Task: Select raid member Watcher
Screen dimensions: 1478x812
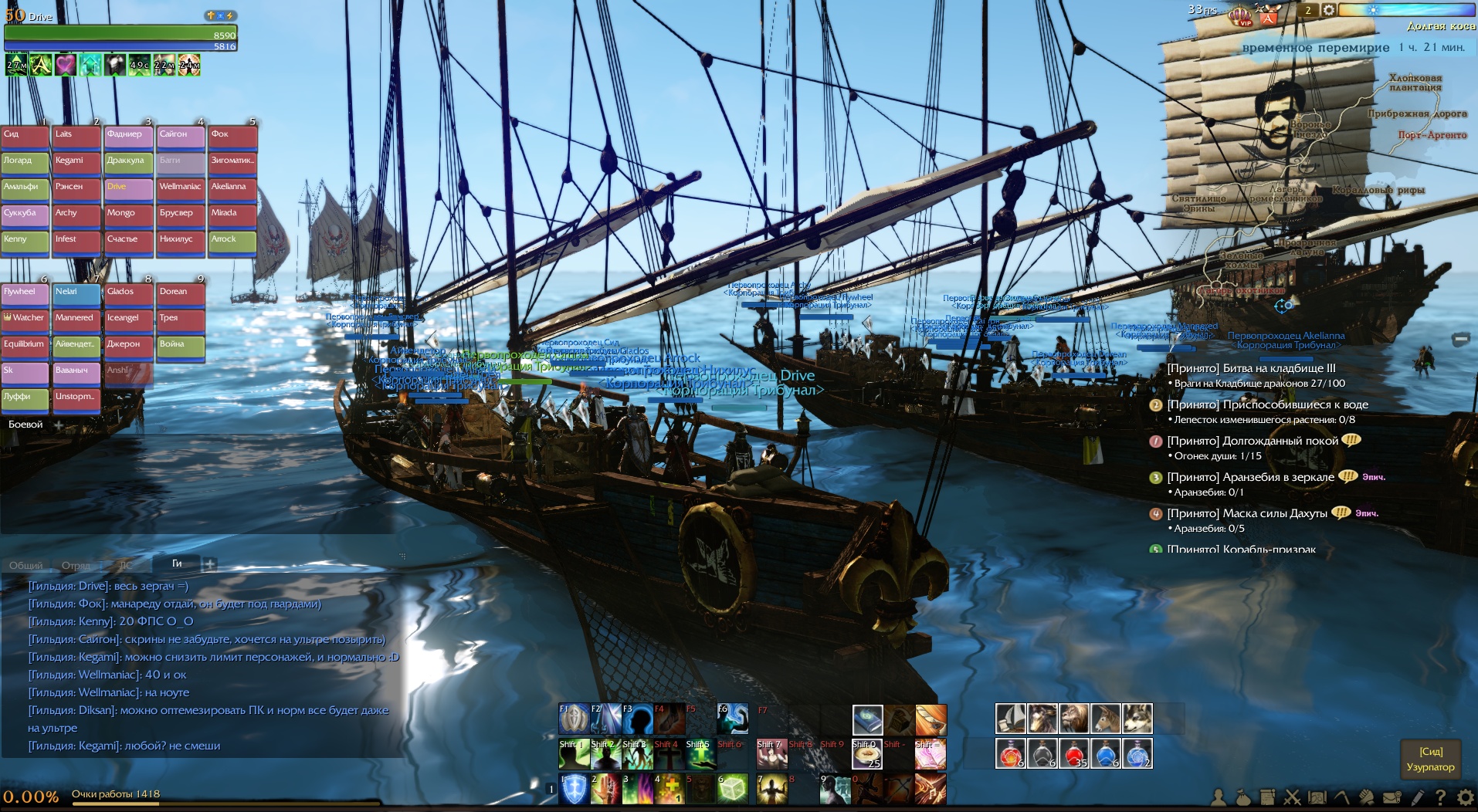Action: (25, 320)
